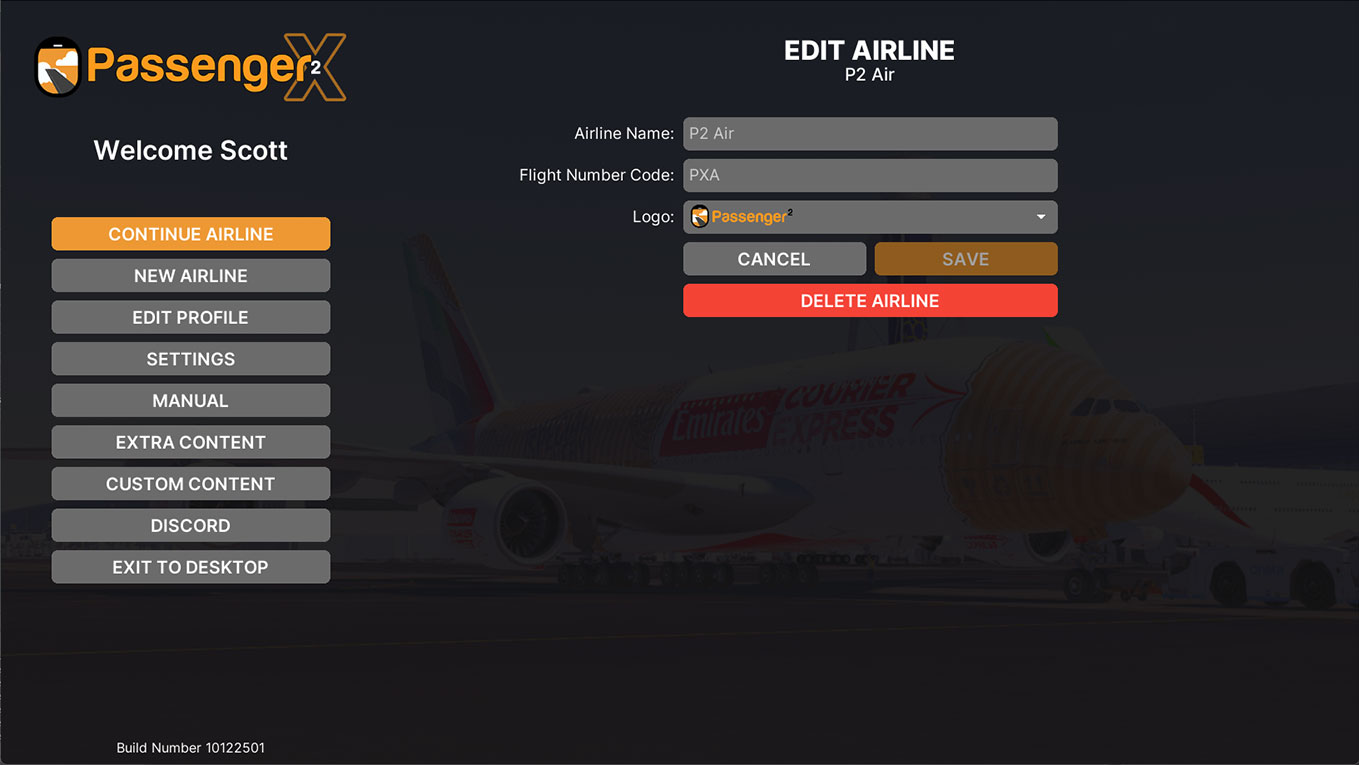Screen dimensions: 1359x765
Task: Click the Airline Name text field
Action: [x=869, y=134]
